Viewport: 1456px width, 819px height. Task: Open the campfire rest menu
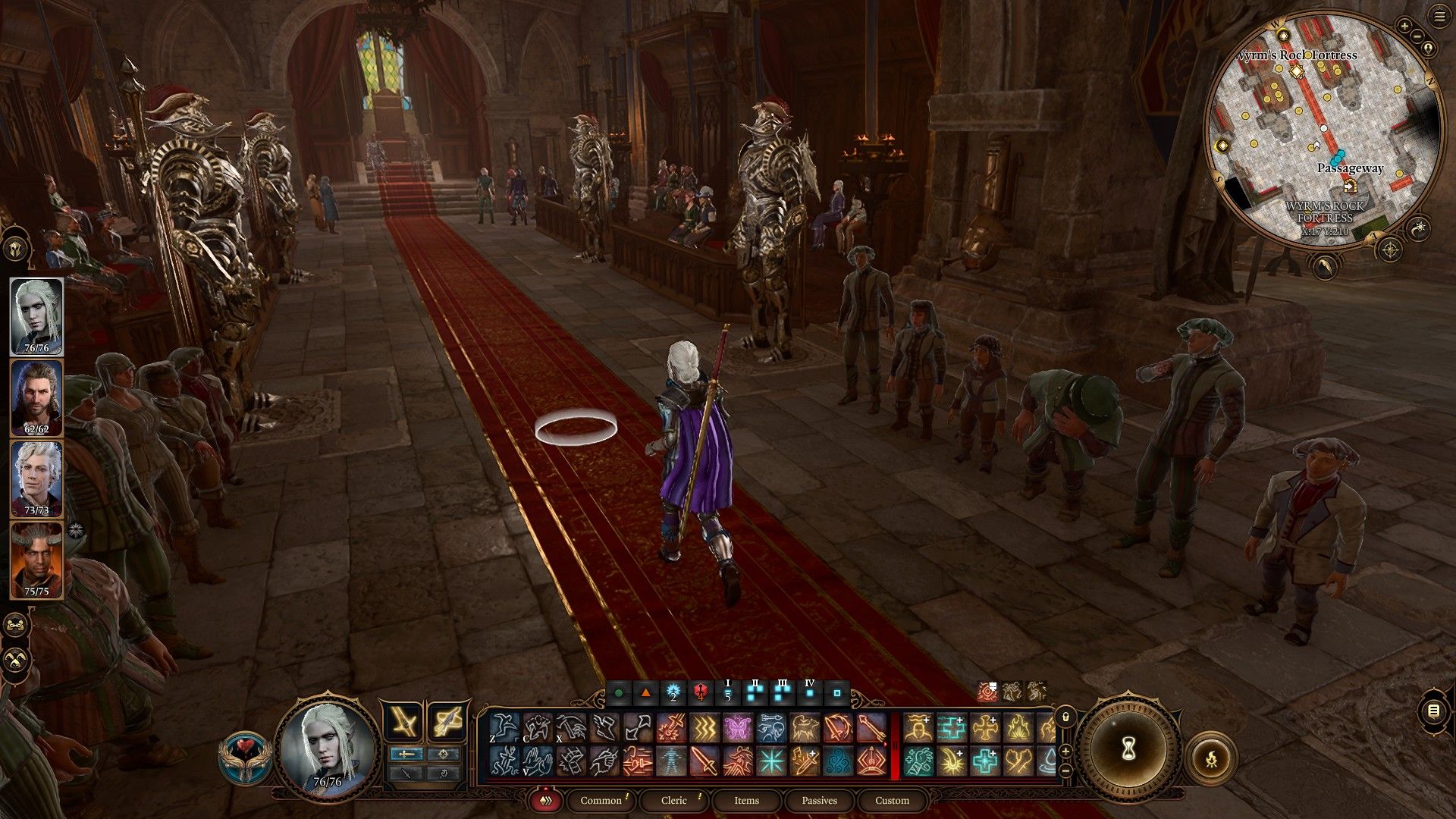click(1211, 758)
